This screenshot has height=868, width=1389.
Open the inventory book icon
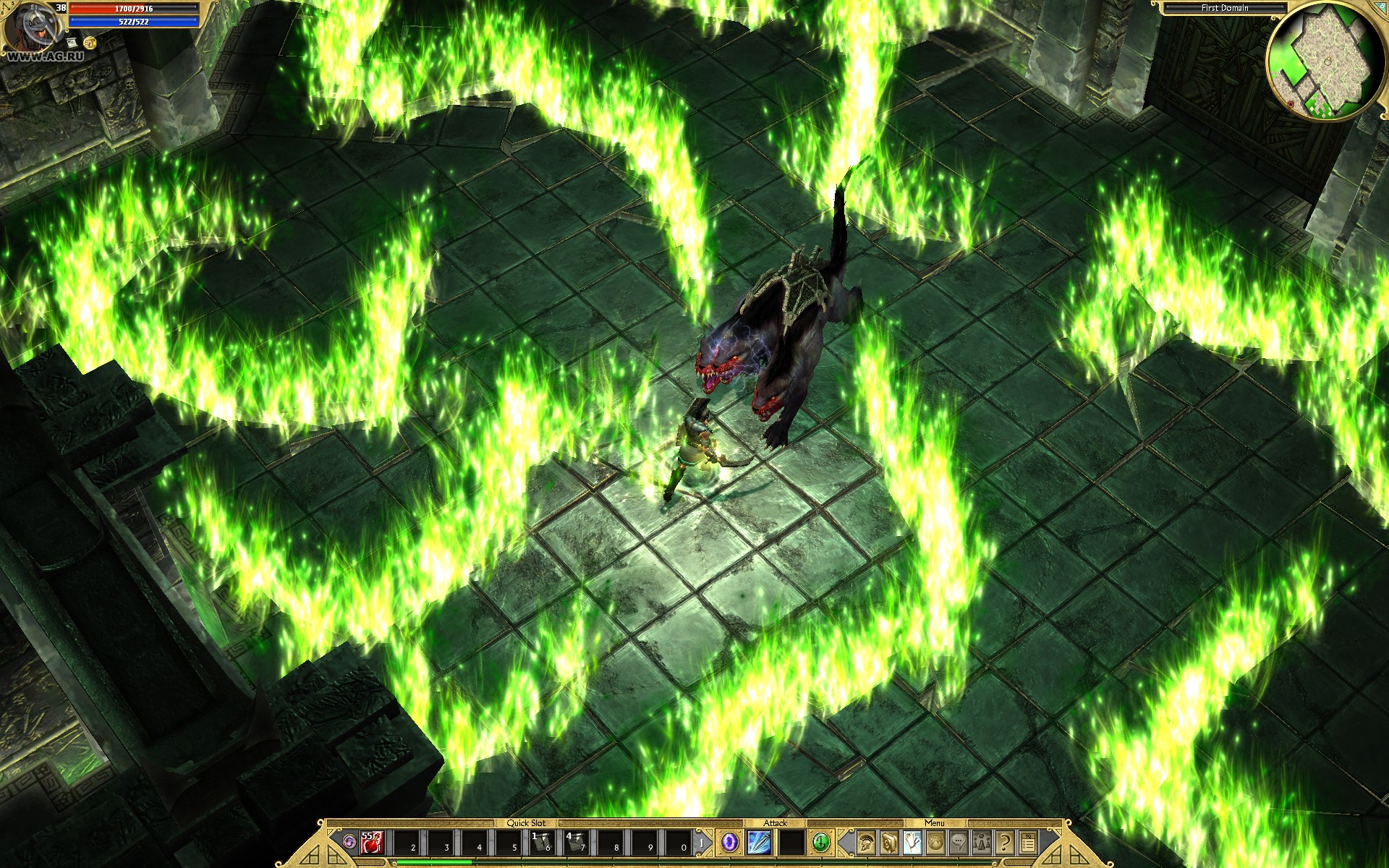pos(888,844)
